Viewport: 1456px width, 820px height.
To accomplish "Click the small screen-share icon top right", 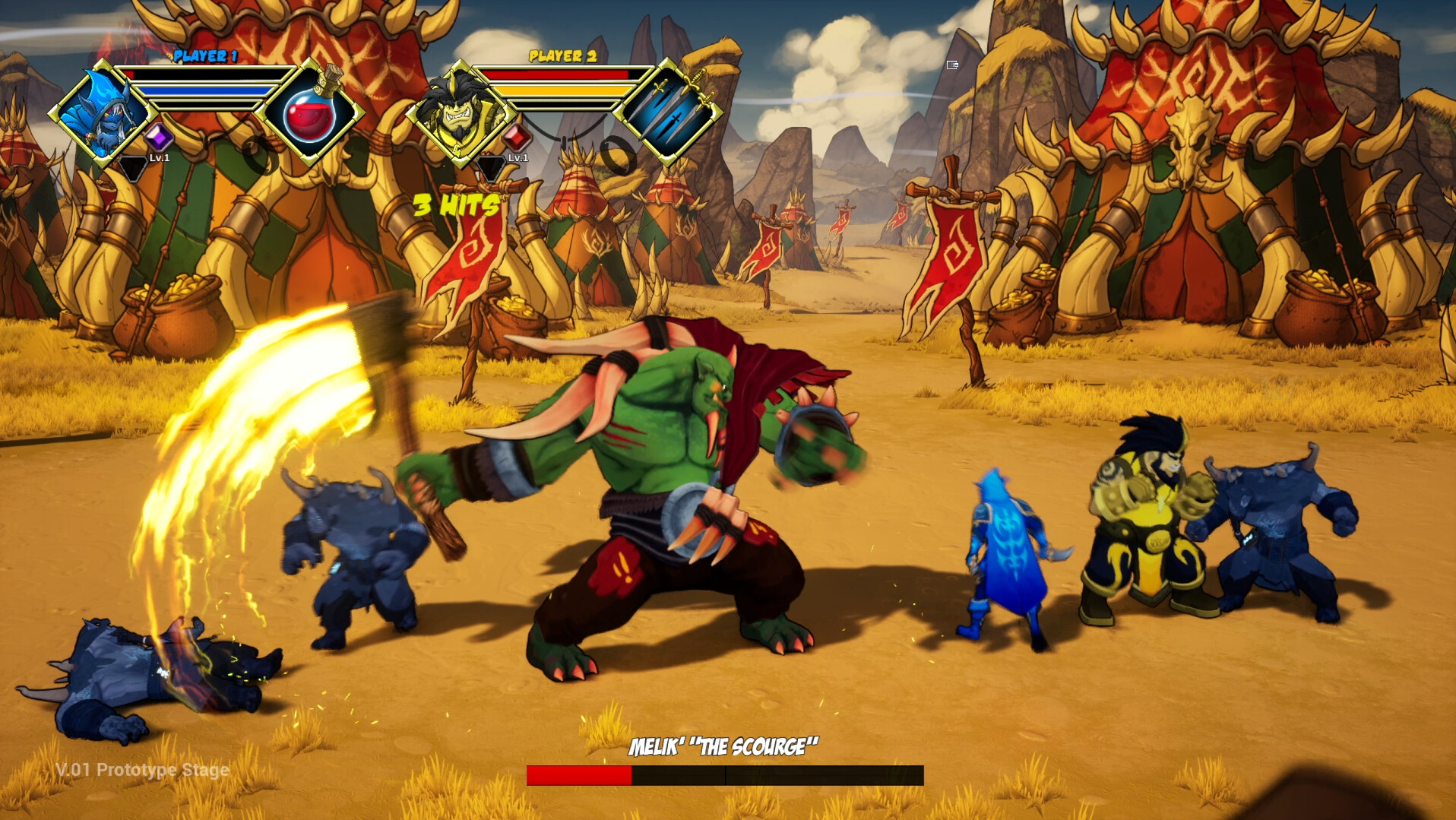I will click(x=951, y=65).
